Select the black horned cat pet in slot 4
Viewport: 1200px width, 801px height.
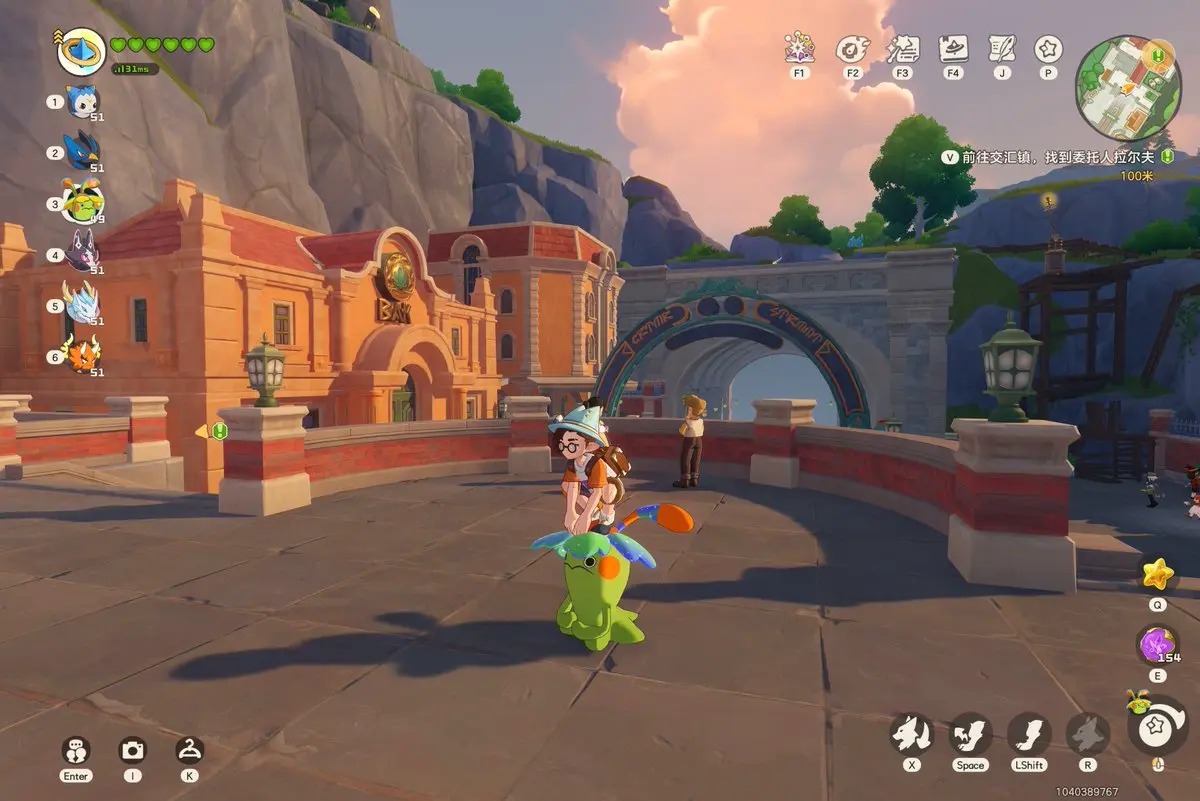[82, 253]
